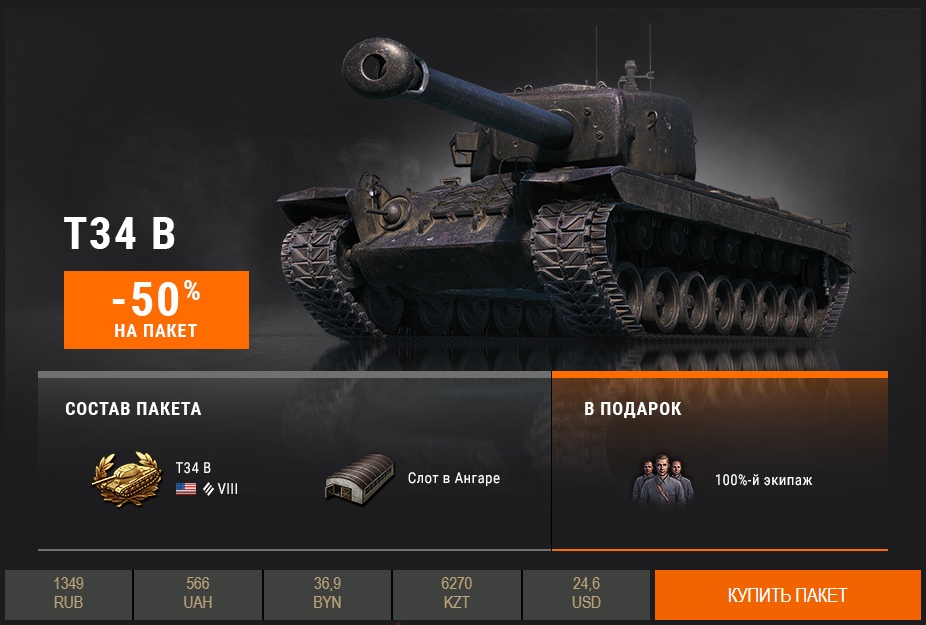Buy the T34 B package

pos(787,595)
